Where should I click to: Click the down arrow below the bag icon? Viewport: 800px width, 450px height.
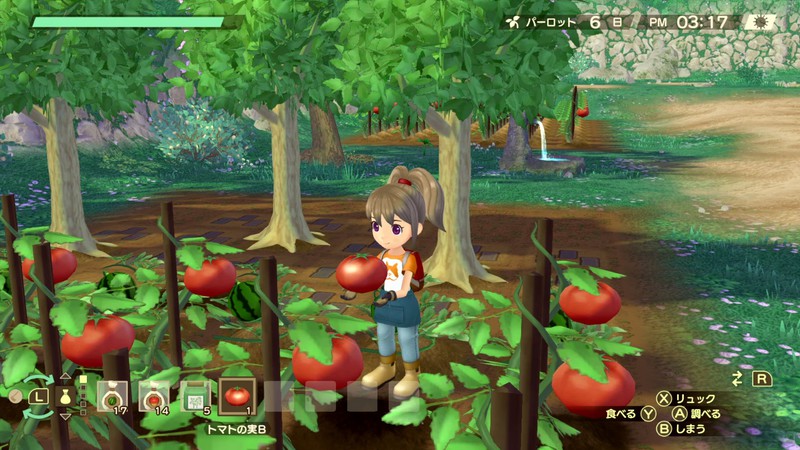click(66, 415)
